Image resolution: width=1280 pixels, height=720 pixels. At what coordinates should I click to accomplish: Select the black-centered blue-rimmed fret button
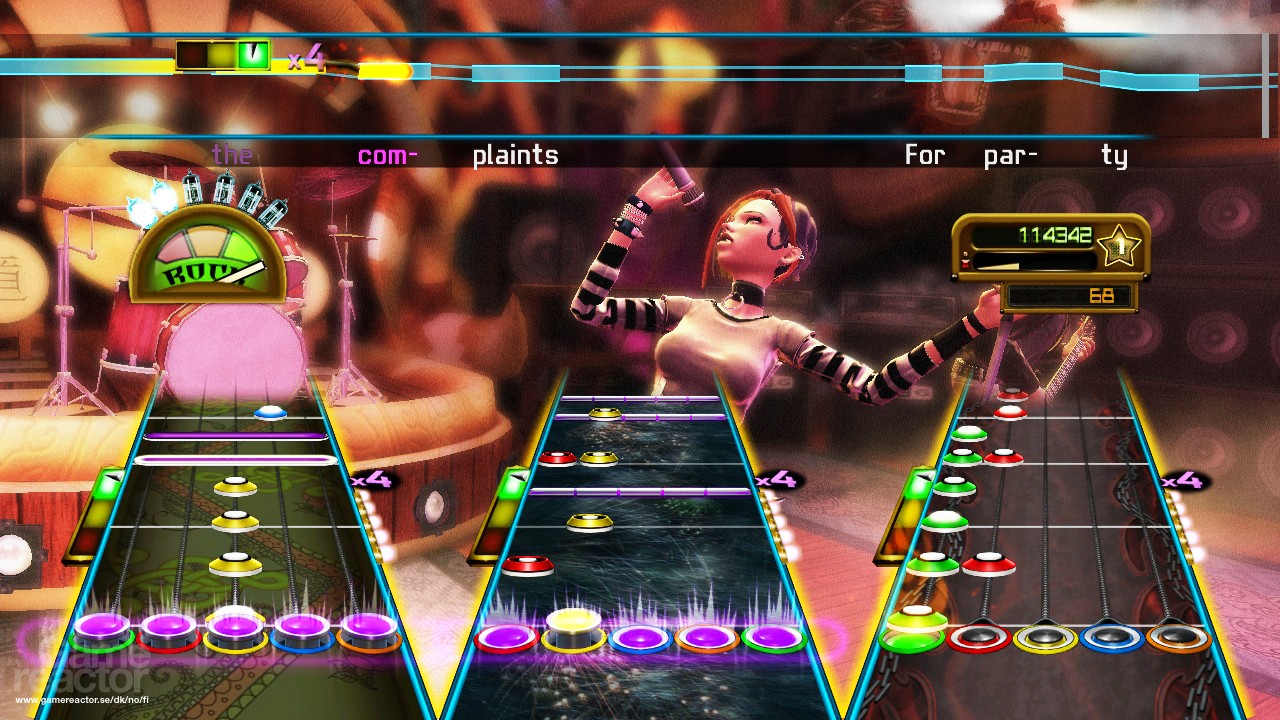[x=1111, y=636]
